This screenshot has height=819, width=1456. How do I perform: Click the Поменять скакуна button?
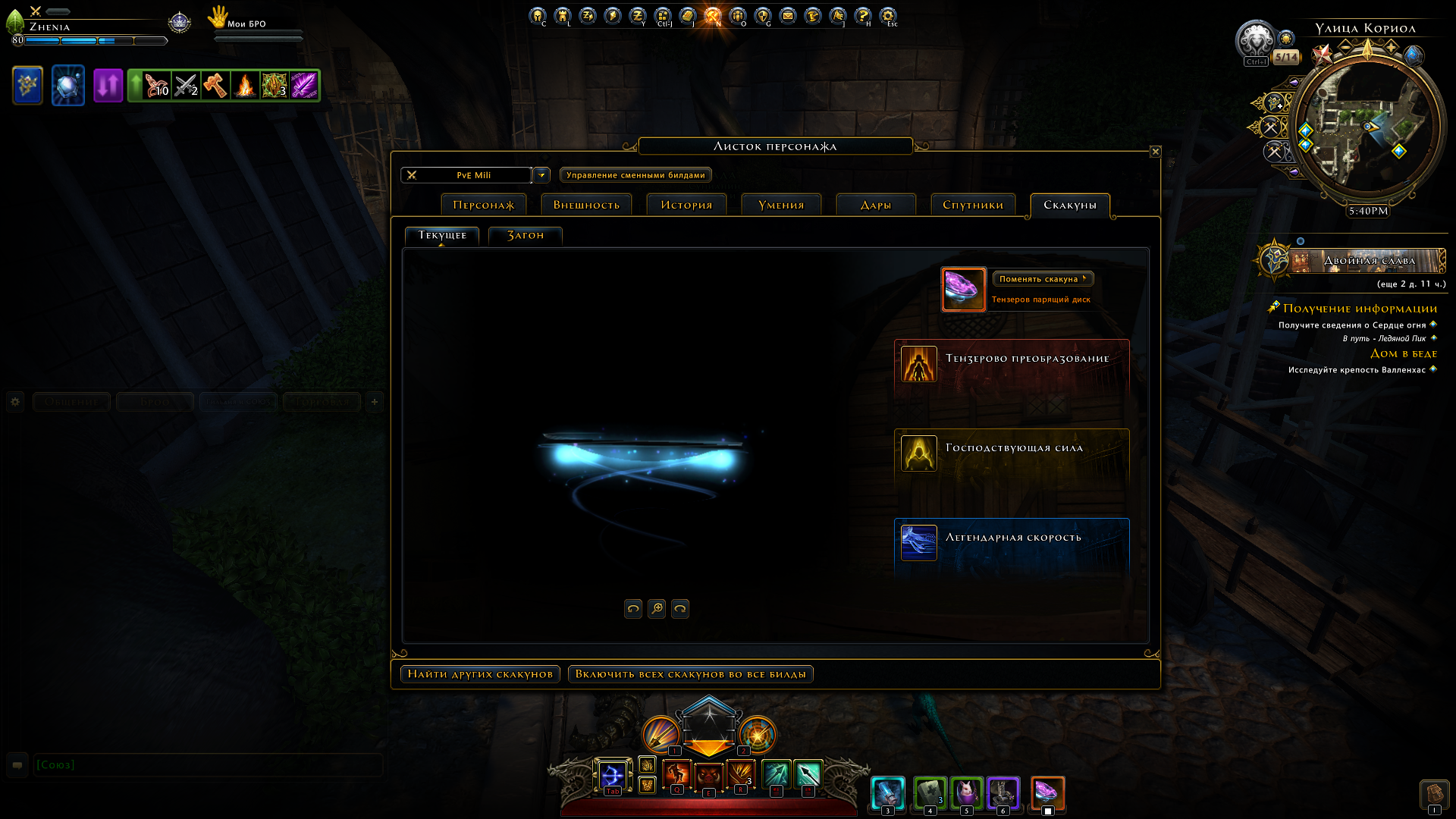(1043, 279)
